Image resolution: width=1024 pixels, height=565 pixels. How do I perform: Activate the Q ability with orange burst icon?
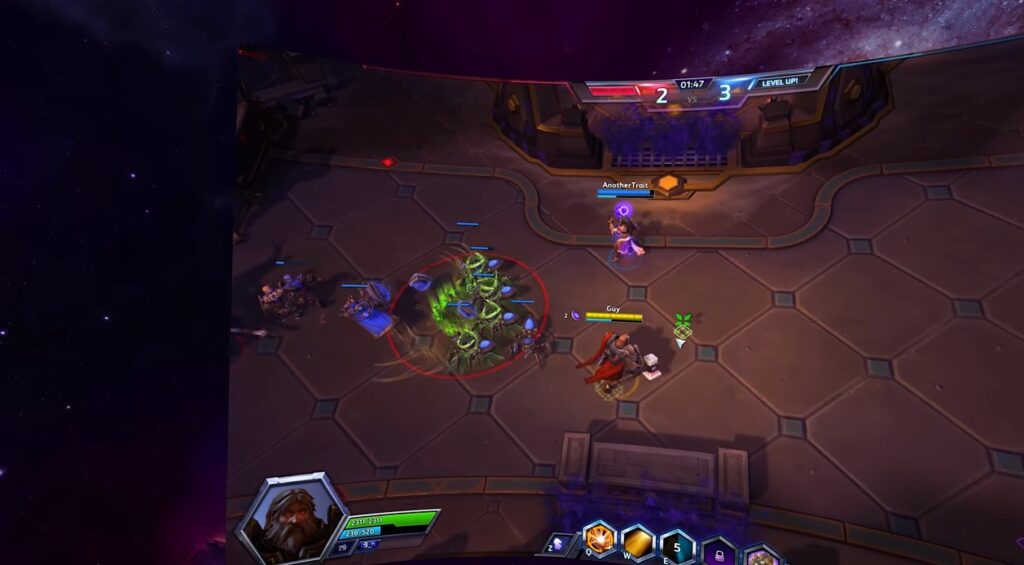click(599, 539)
